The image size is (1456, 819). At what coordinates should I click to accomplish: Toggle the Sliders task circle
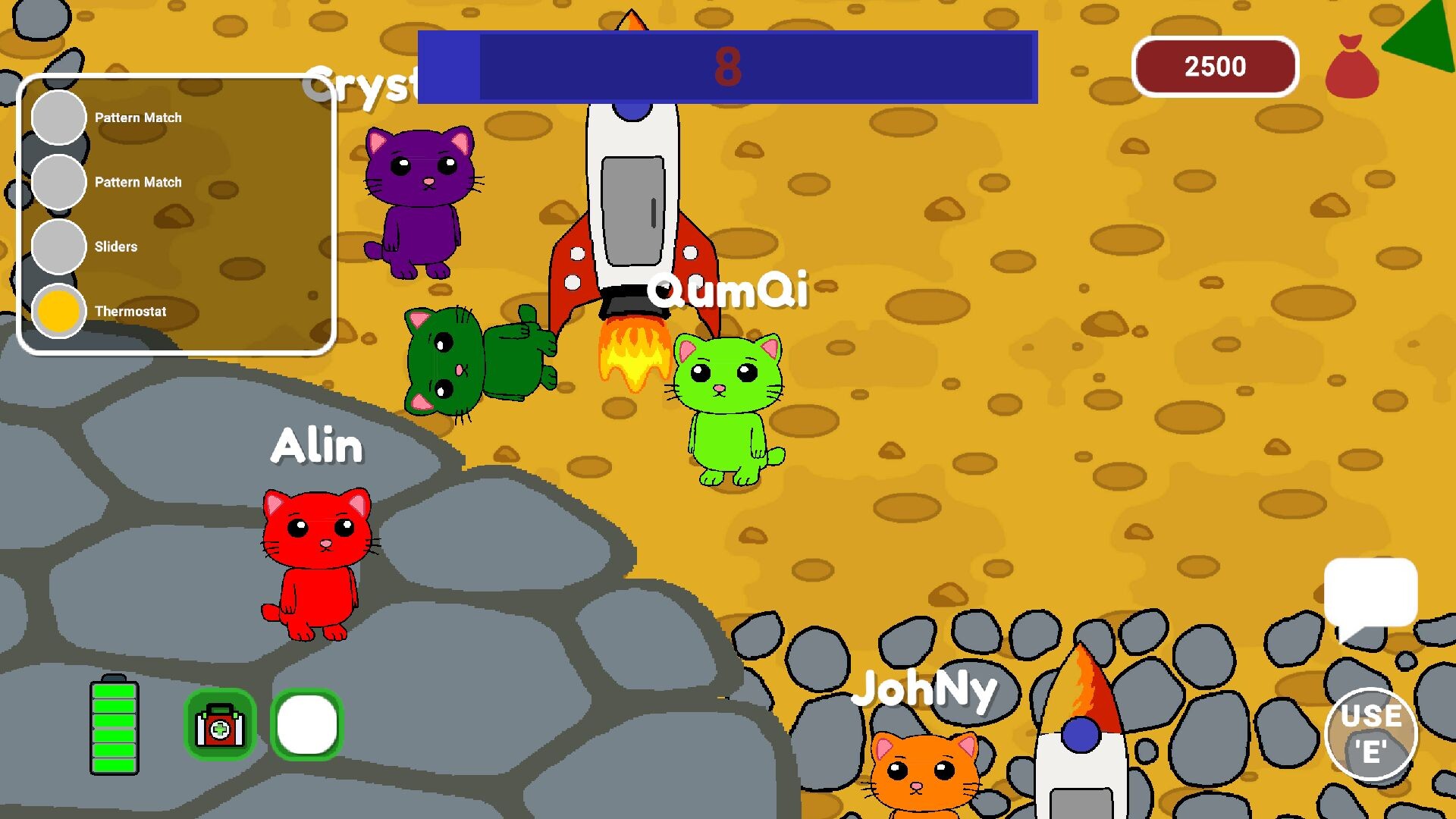(x=58, y=246)
